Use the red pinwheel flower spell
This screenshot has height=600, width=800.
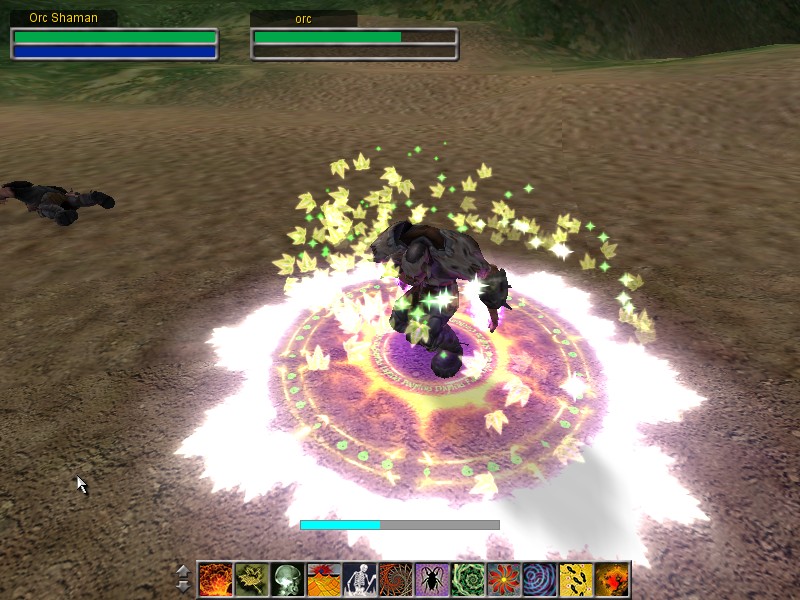[x=504, y=579]
